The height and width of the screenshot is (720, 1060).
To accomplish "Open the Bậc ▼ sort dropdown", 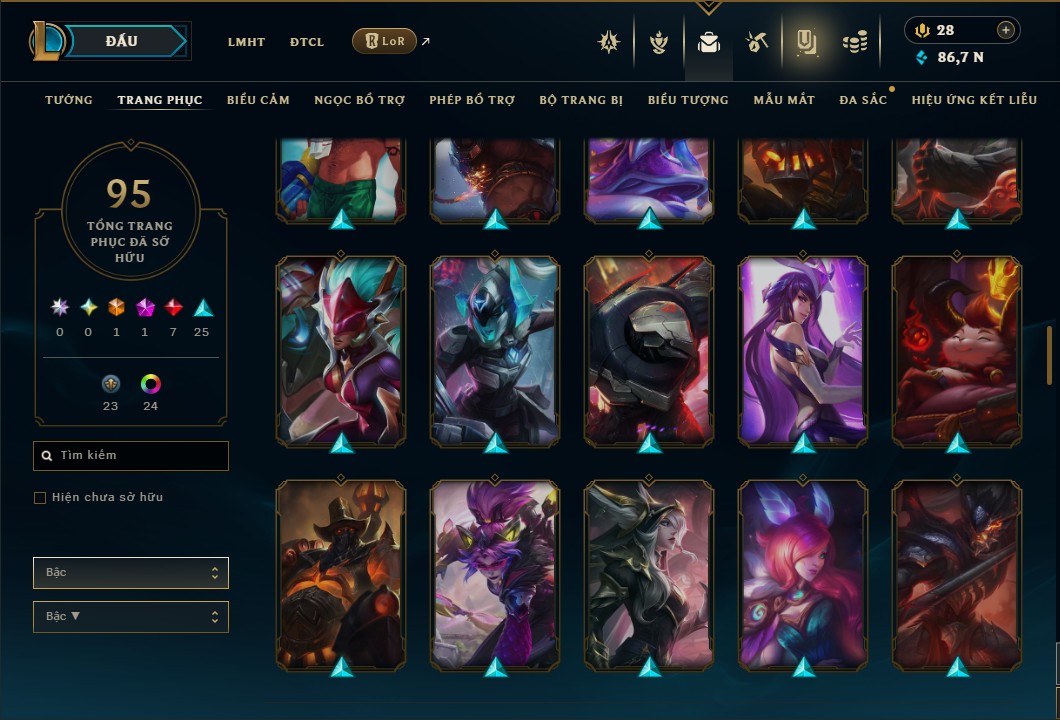I will 131,617.
